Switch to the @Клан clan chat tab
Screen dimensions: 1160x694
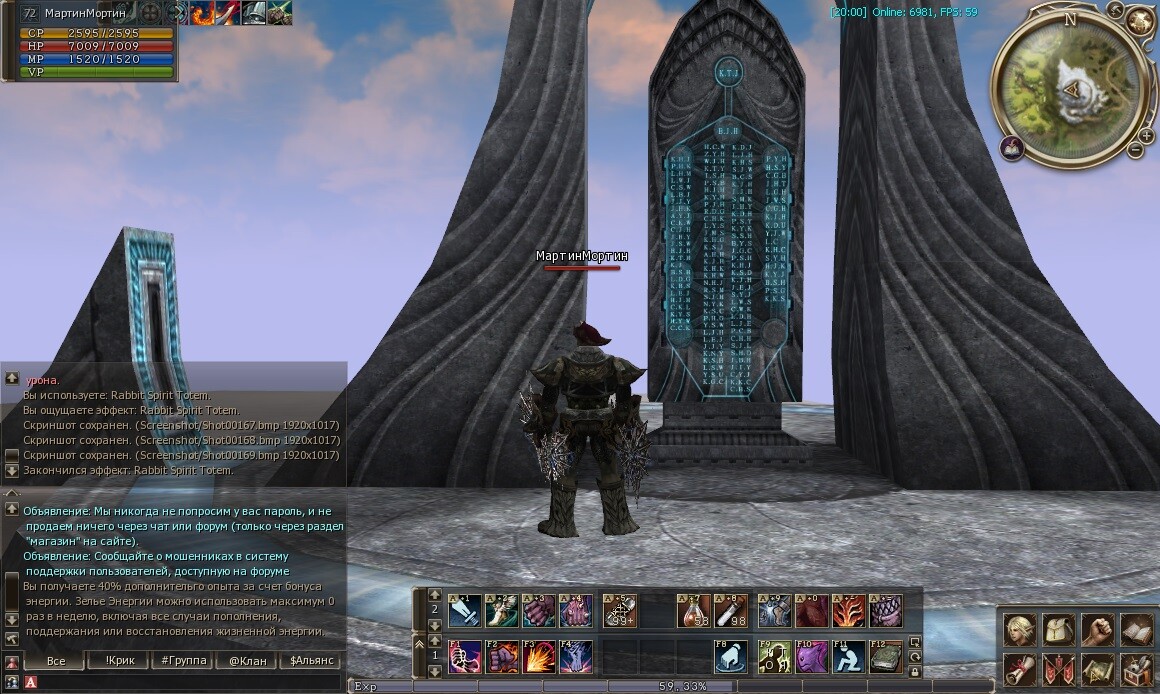tap(247, 661)
